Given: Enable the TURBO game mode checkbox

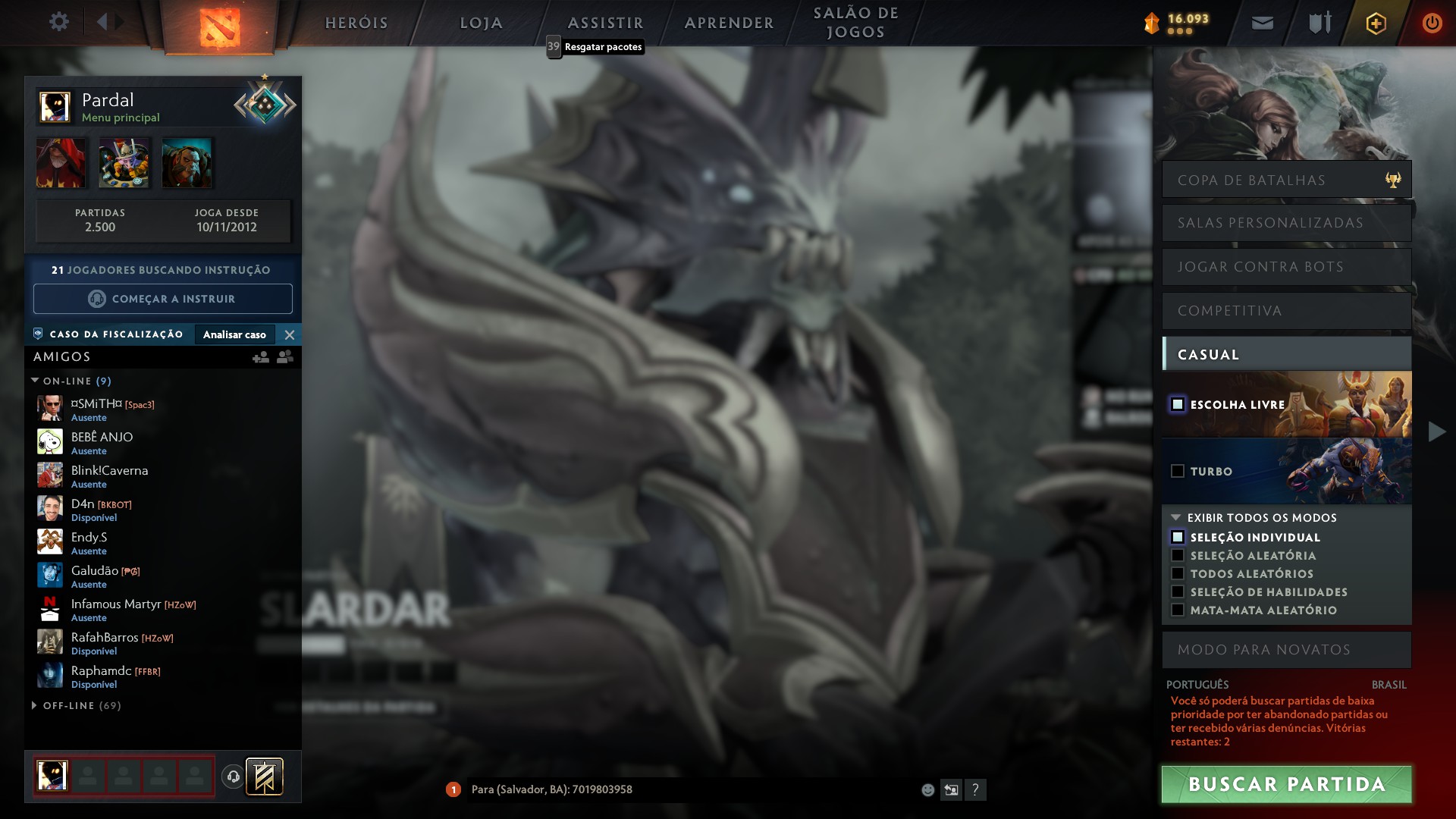Looking at the screenshot, I should [1178, 471].
